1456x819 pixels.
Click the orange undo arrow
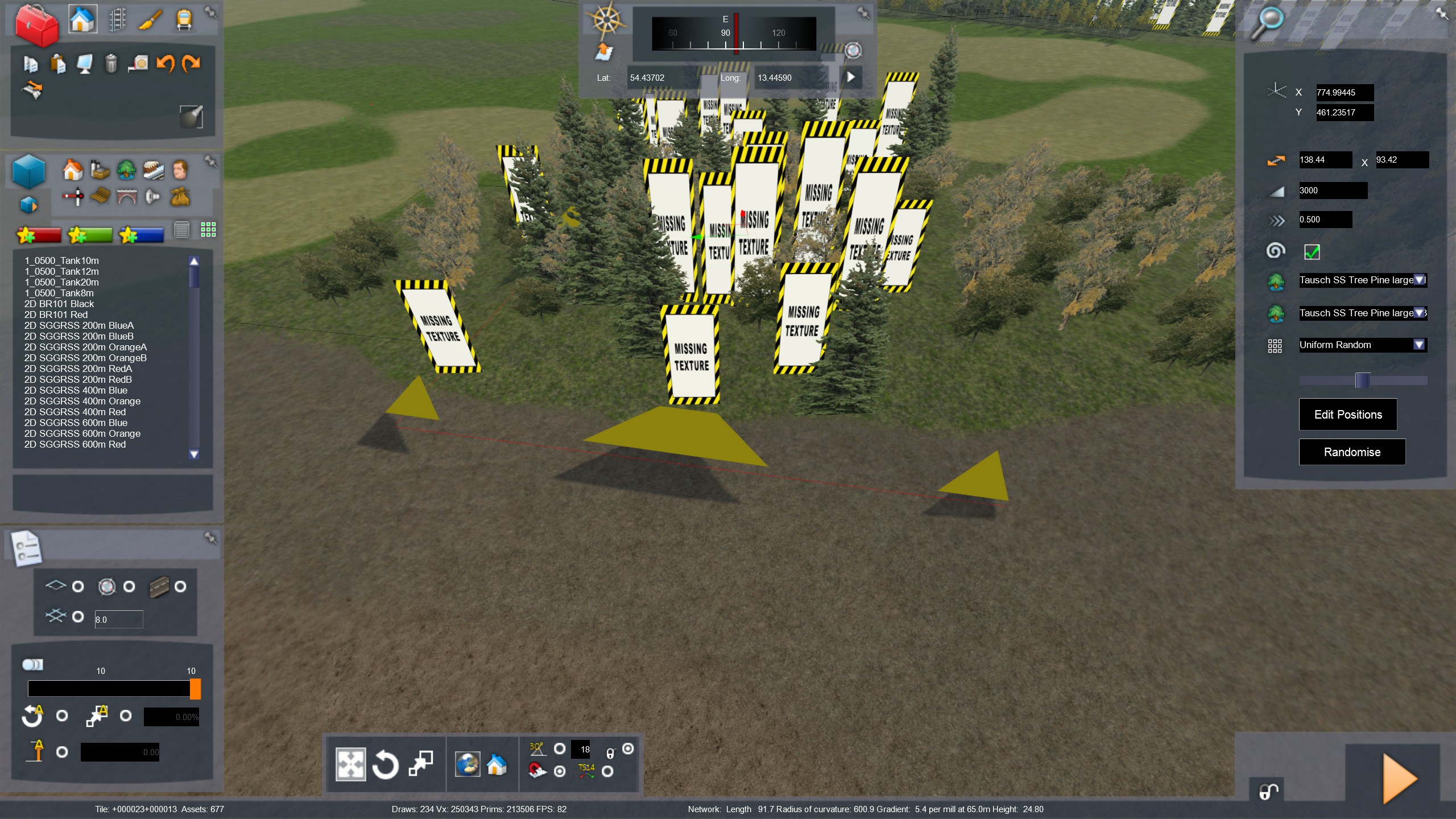(x=166, y=63)
